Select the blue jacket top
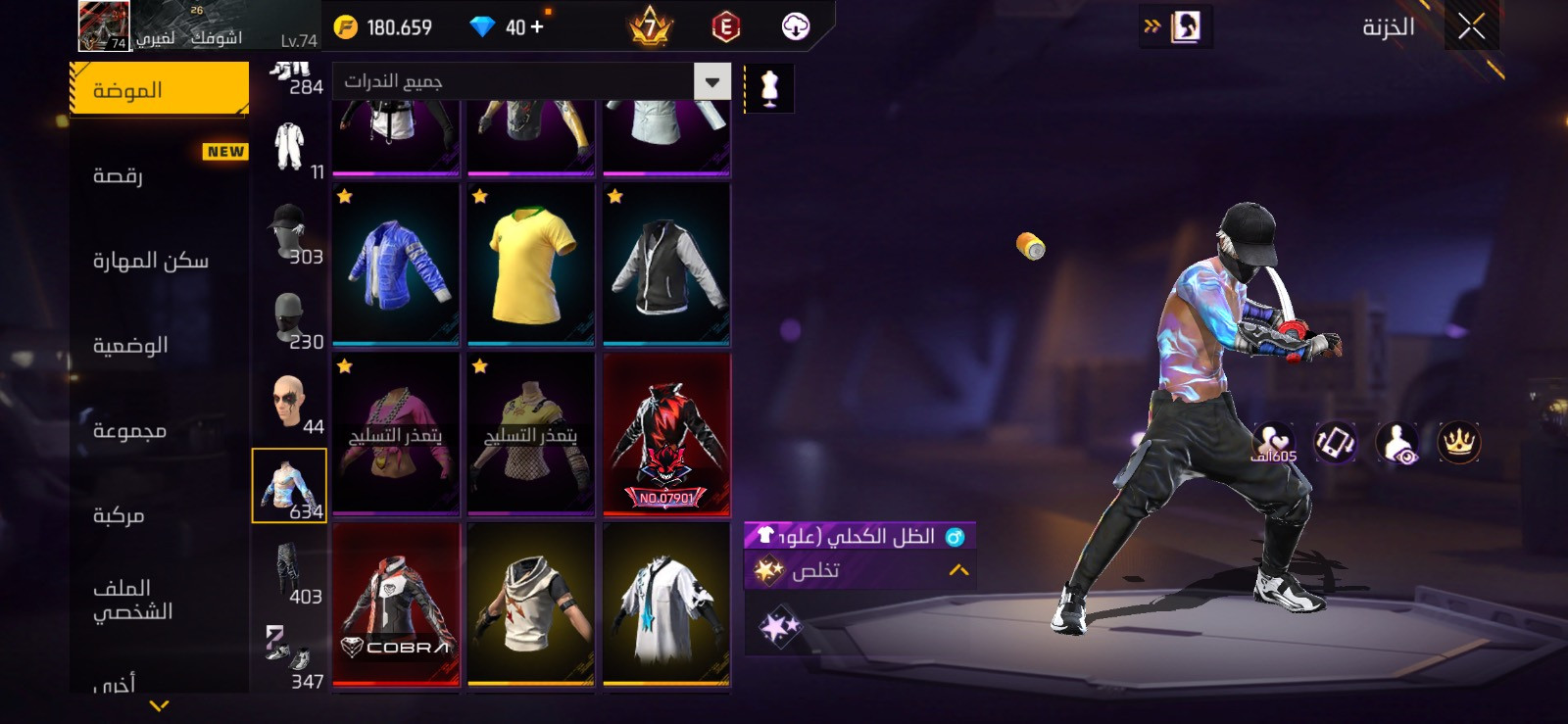Image resolution: width=1568 pixels, height=724 pixels. (x=396, y=265)
